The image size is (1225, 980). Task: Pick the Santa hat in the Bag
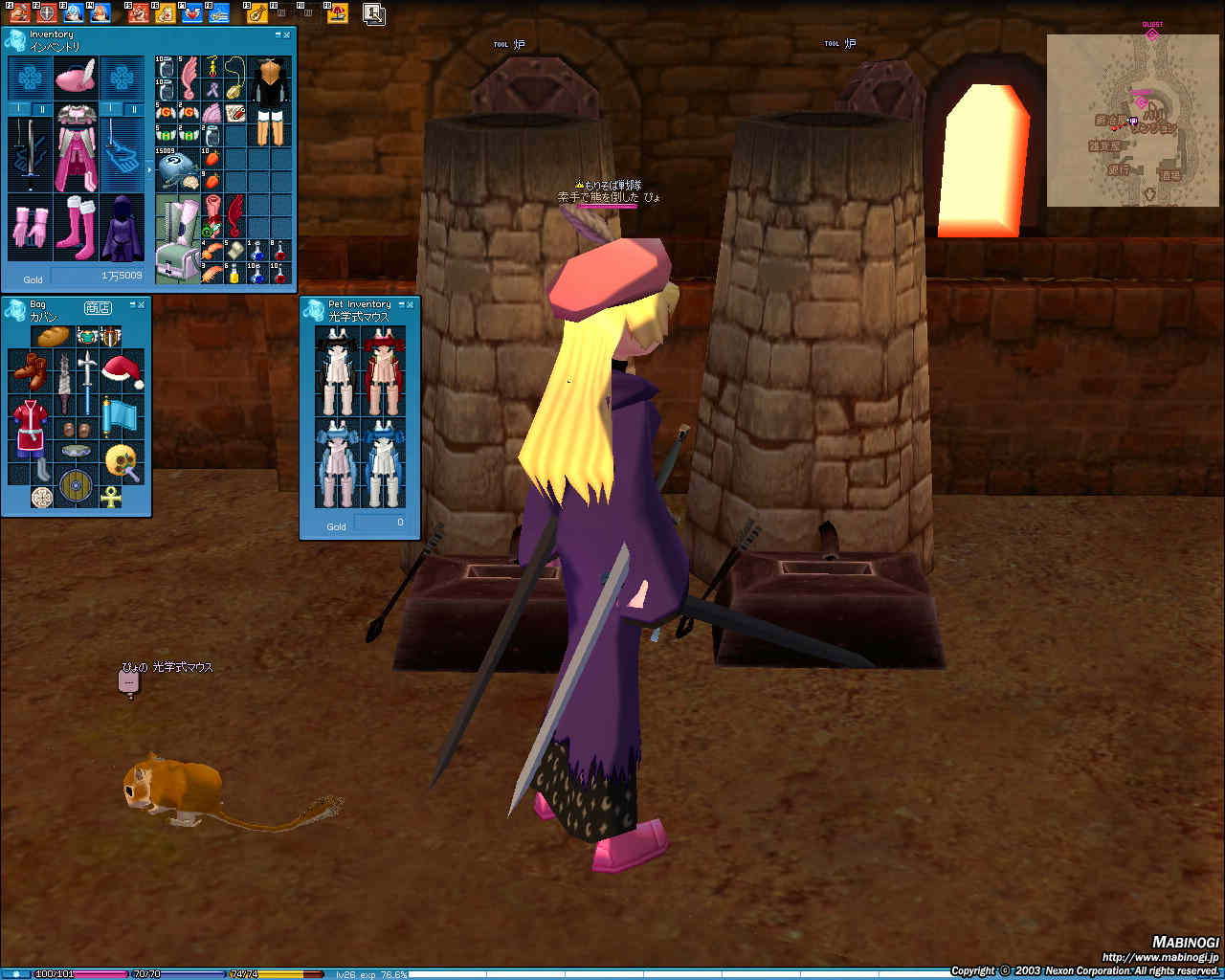122,370
